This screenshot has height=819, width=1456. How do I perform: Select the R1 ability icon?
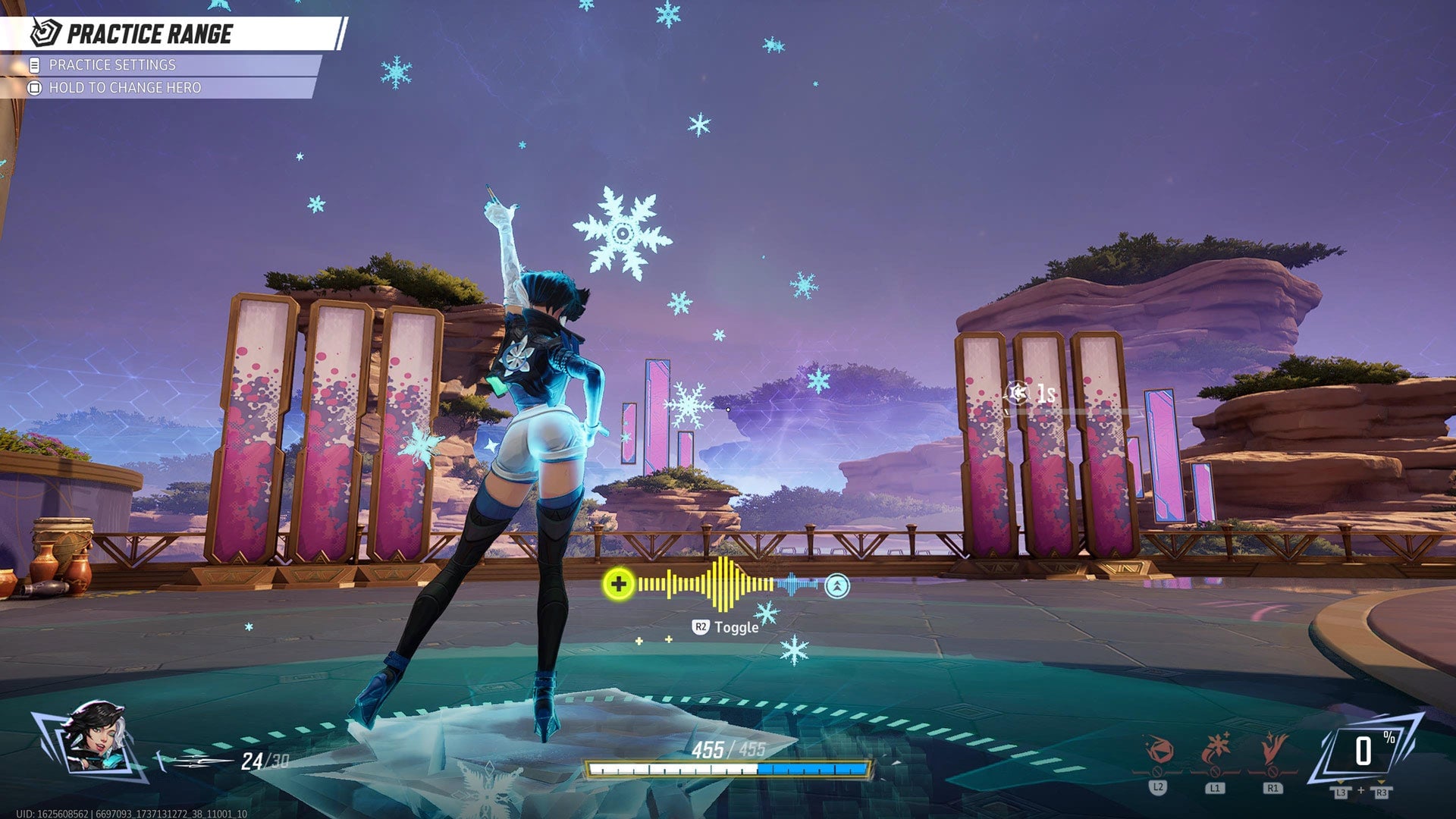pyautogui.click(x=1274, y=747)
